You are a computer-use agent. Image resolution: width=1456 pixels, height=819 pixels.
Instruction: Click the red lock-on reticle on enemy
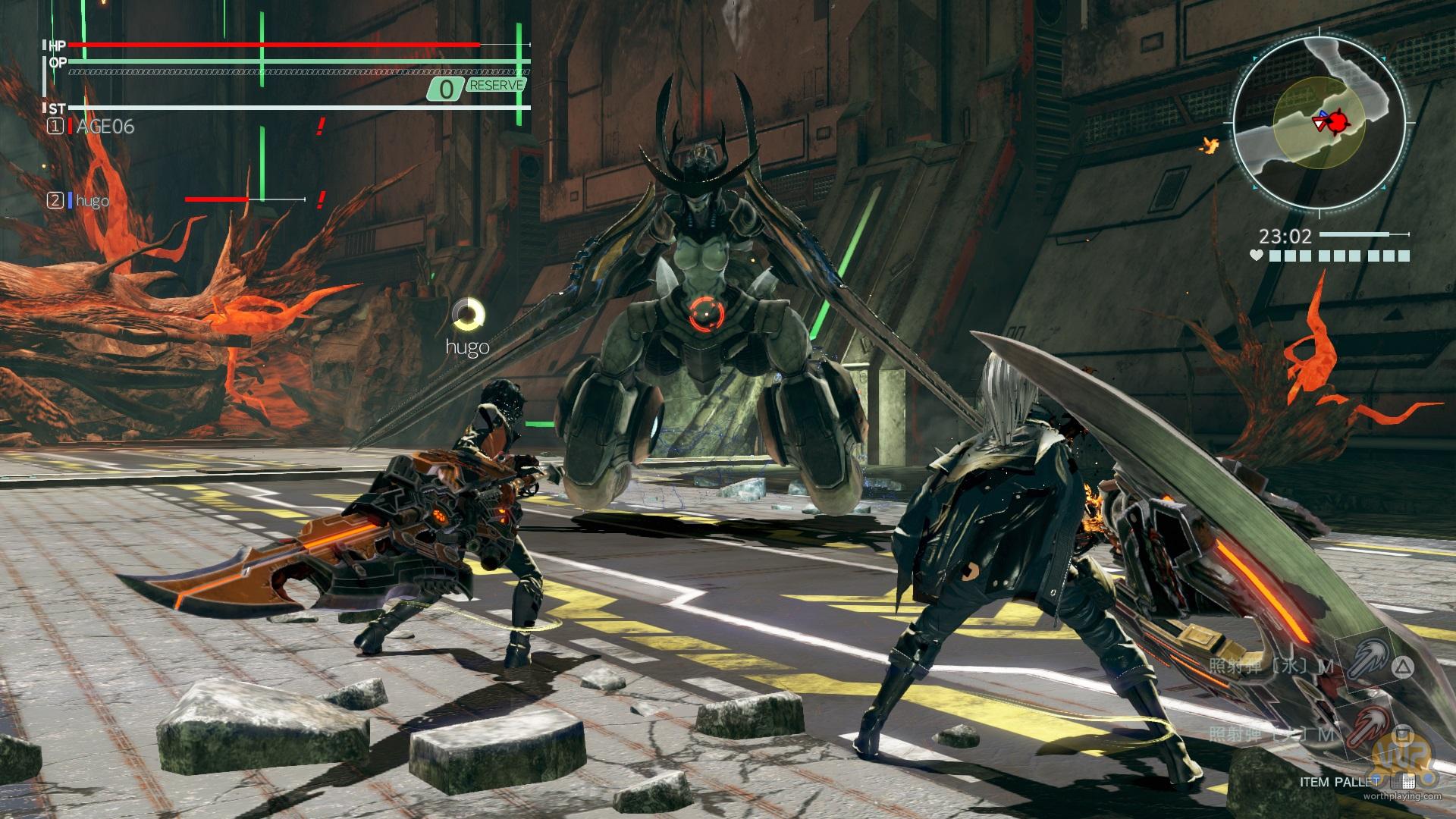point(704,311)
